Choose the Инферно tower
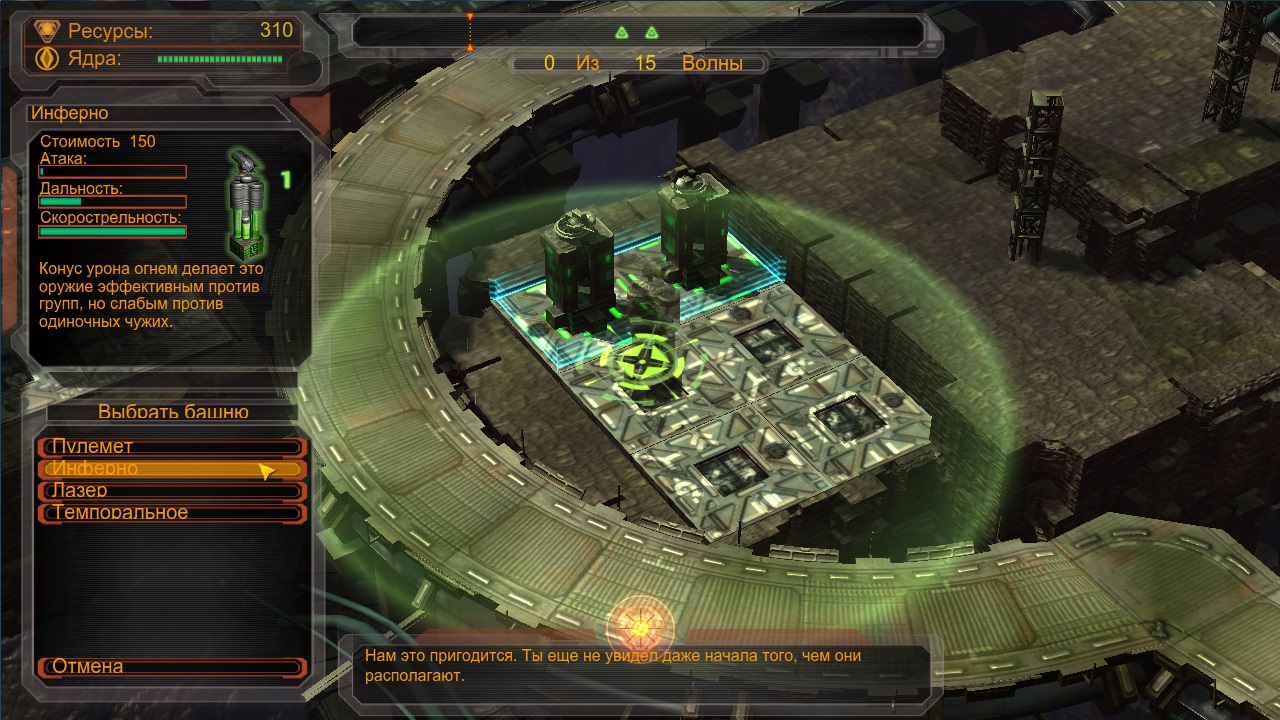 coord(170,469)
